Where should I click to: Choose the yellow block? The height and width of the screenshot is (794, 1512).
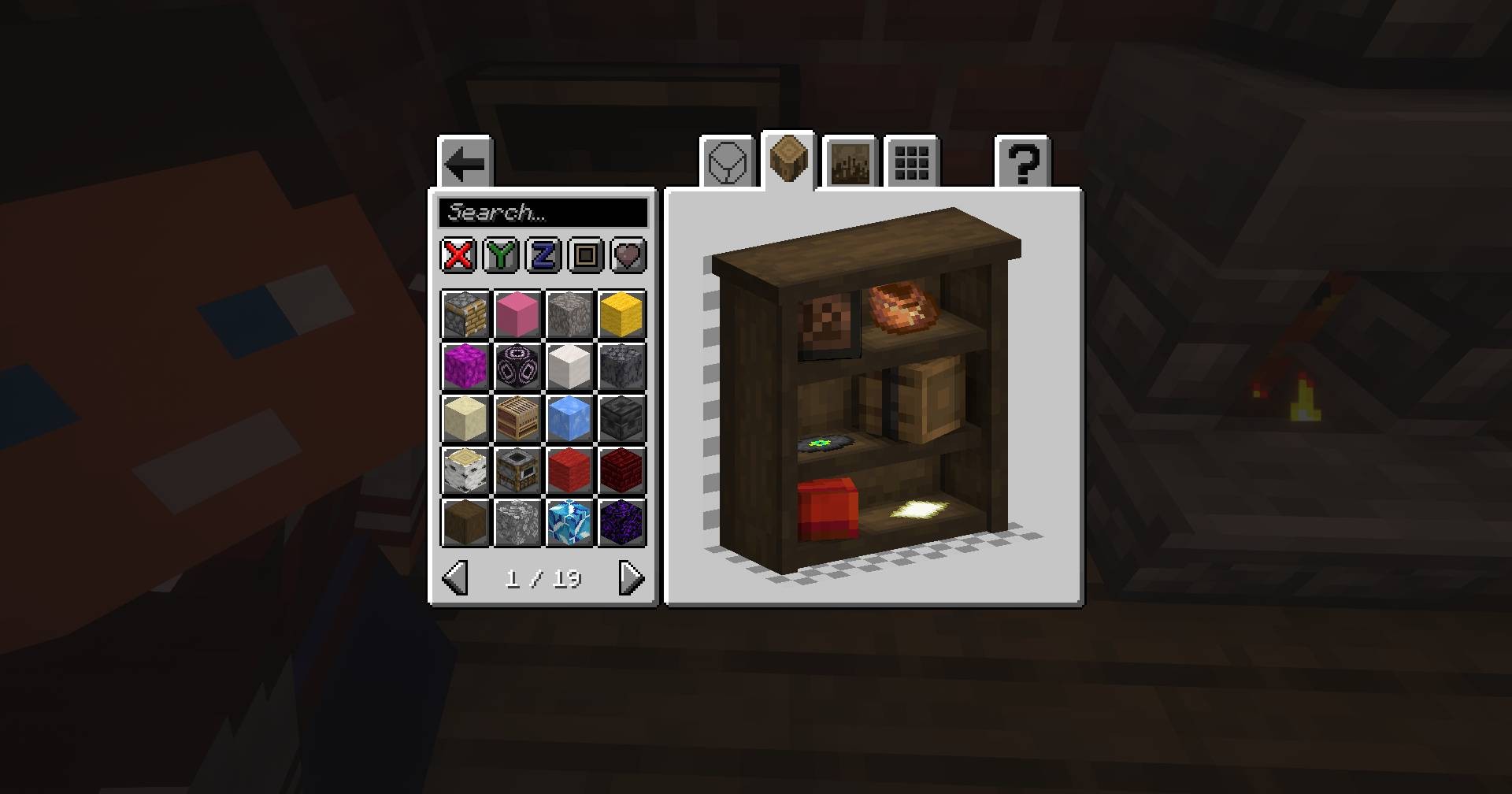click(621, 314)
